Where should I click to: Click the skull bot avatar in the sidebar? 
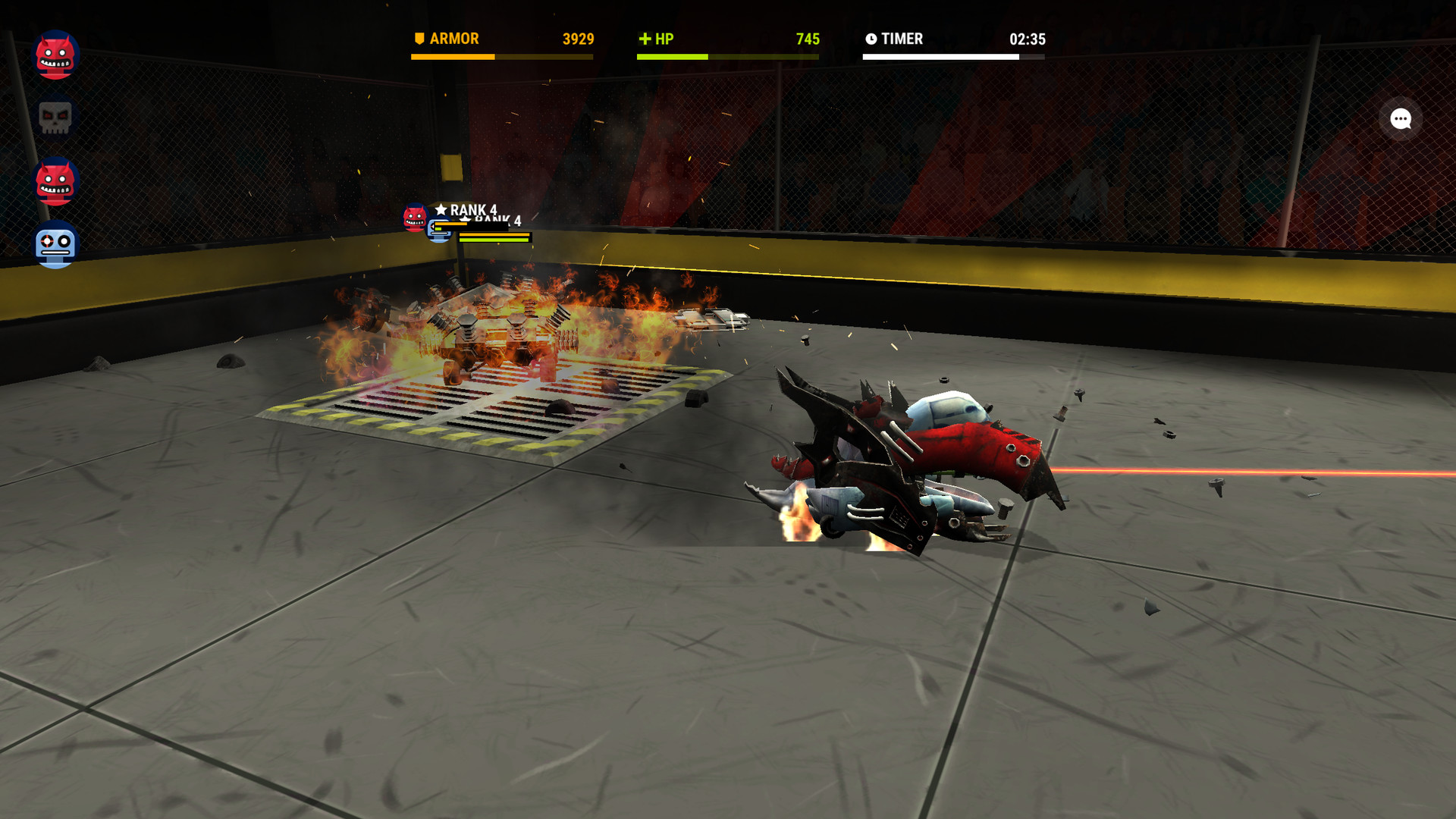pyautogui.click(x=56, y=118)
